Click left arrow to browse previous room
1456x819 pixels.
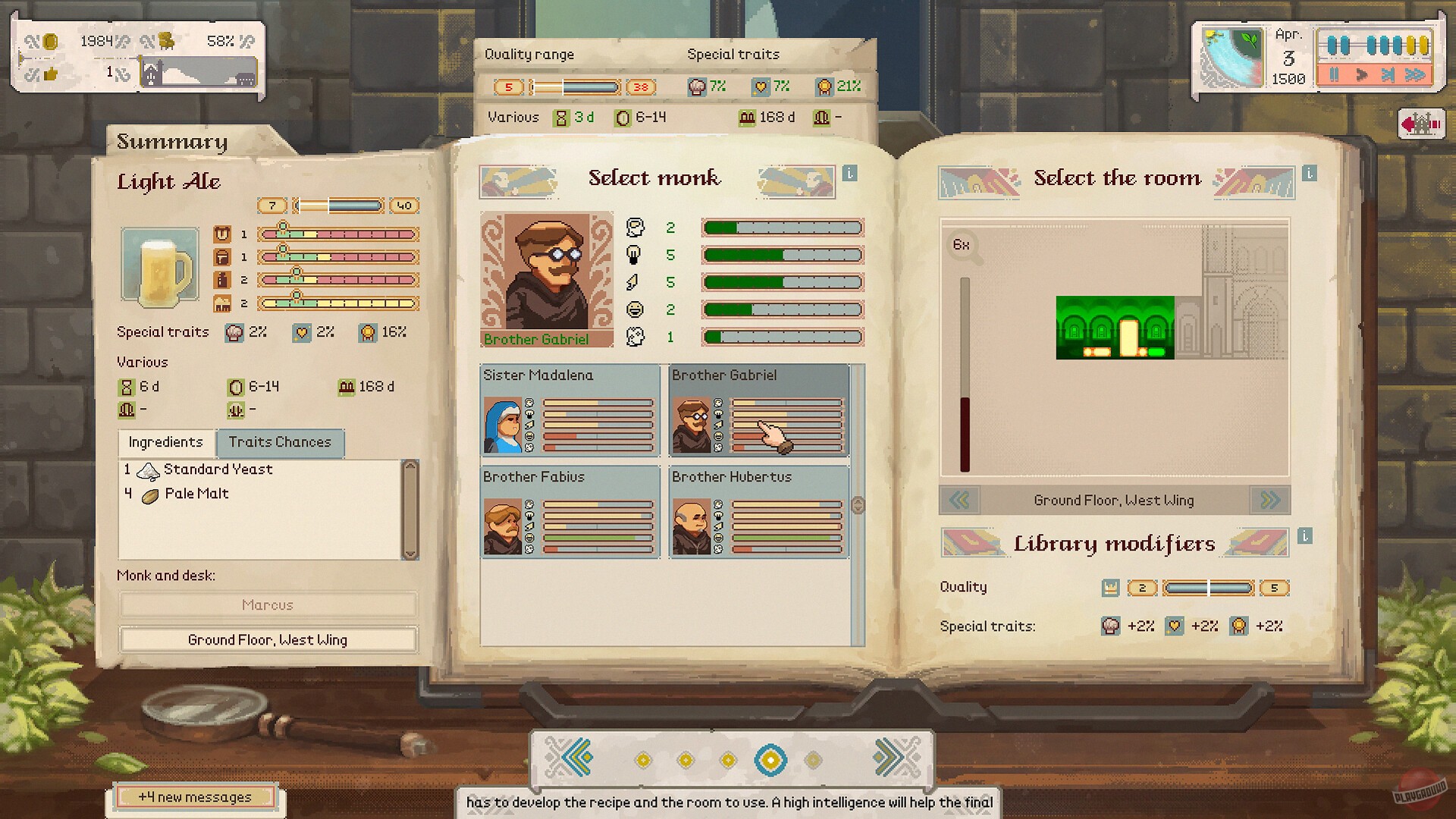pos(960,500)
